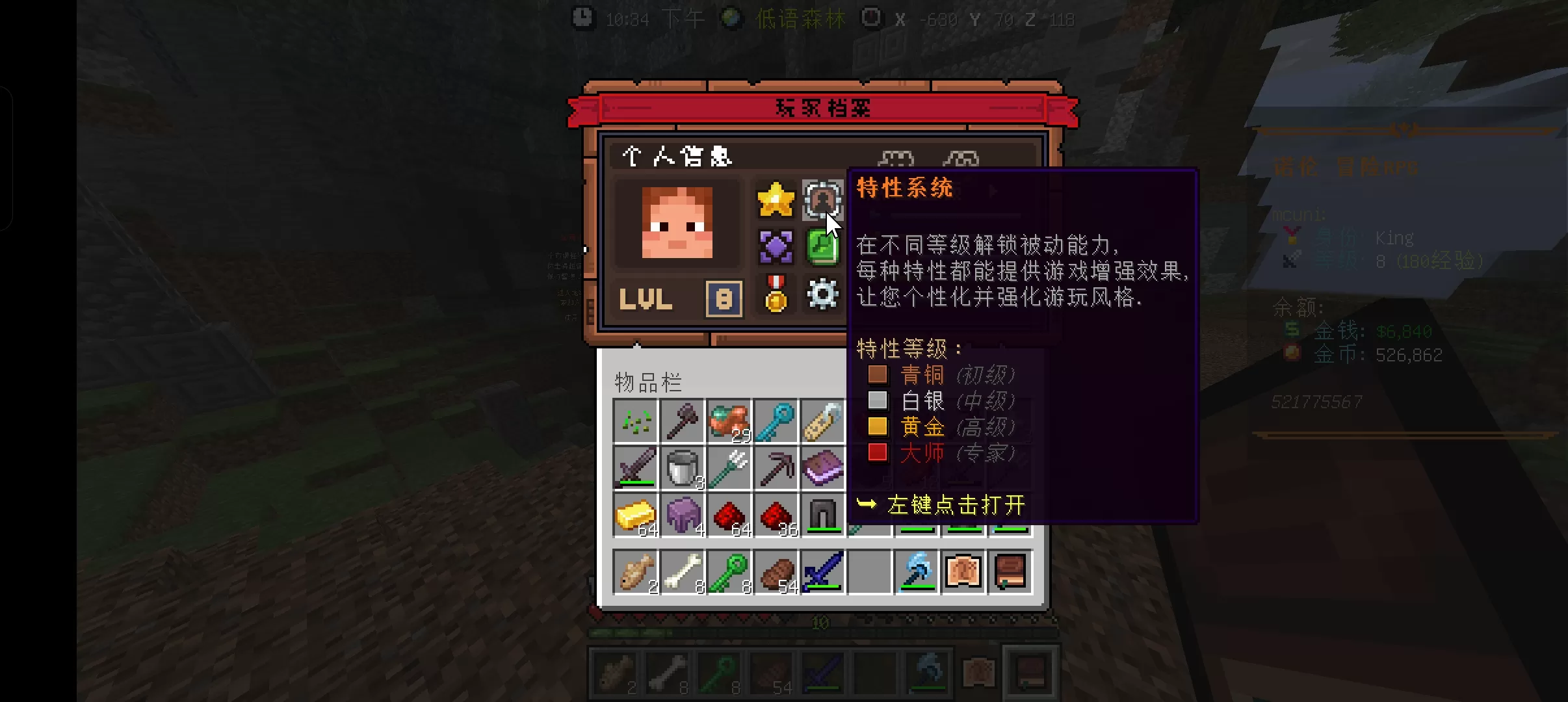Pick the redstone stack of 36

776,515
